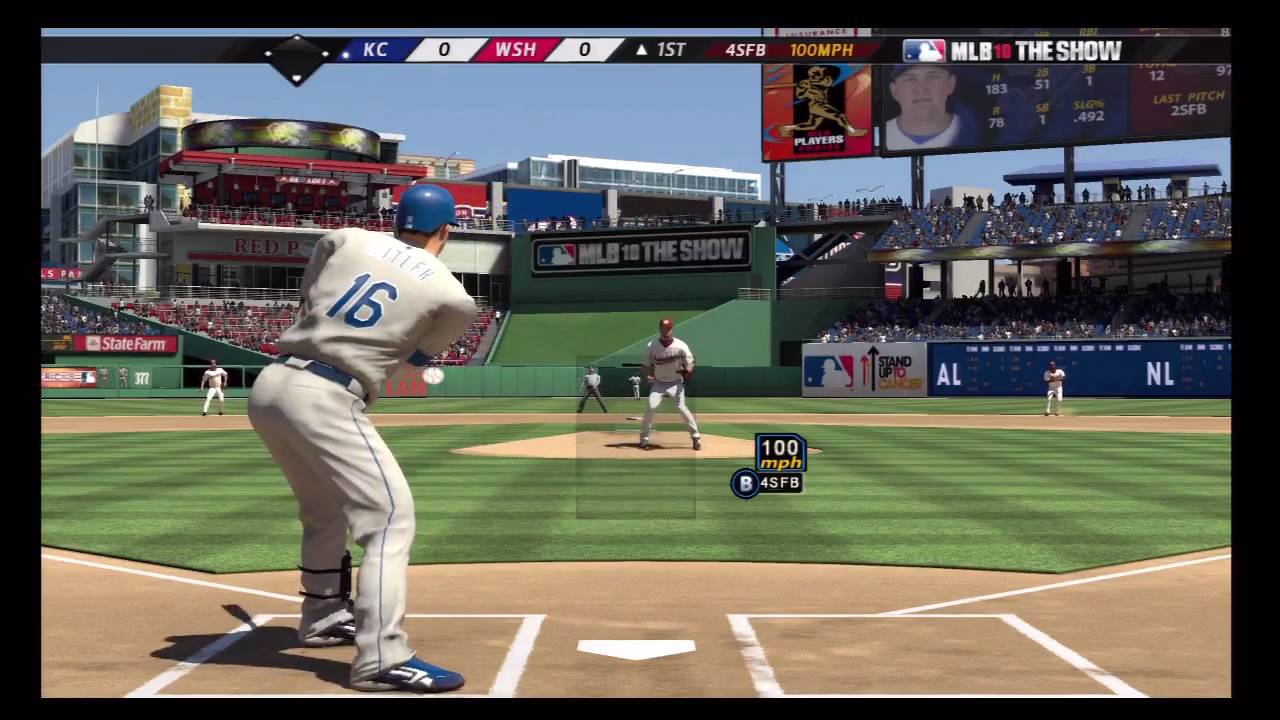Click the MLB 10 The Show scorebug logo
The width and height of the screenshot is (1280, 720).
tap(1012, 50)
